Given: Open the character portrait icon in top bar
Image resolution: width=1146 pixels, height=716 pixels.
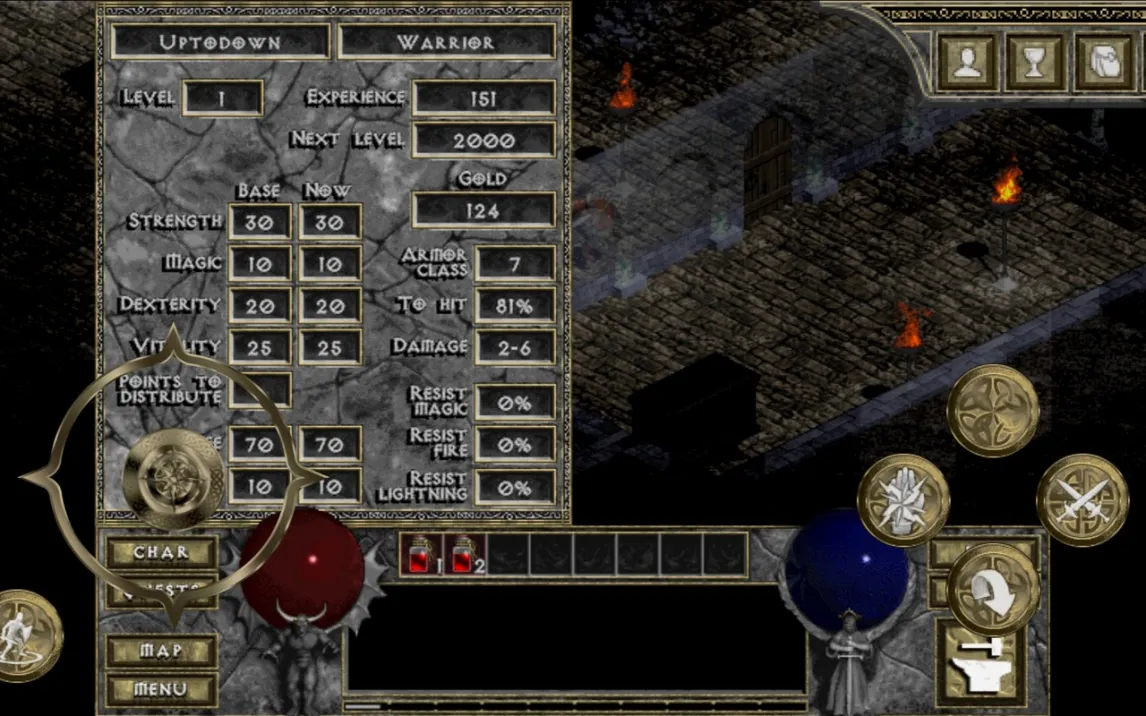Looking at the screenshot, I should pyautogui.click(x=967, y=62).
